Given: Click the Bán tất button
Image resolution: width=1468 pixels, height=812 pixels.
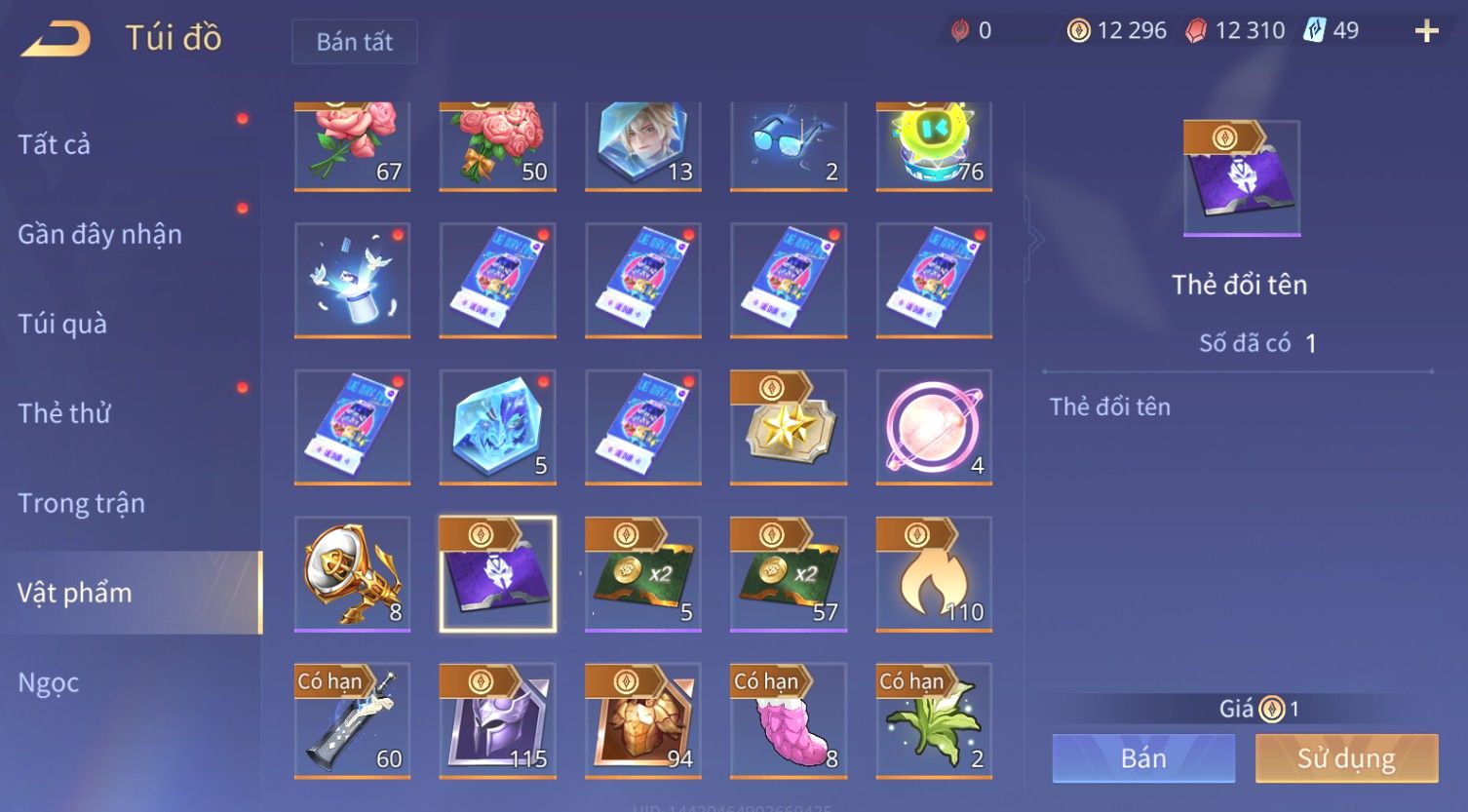Looking at the screenshot, I should tap(355, 42).
